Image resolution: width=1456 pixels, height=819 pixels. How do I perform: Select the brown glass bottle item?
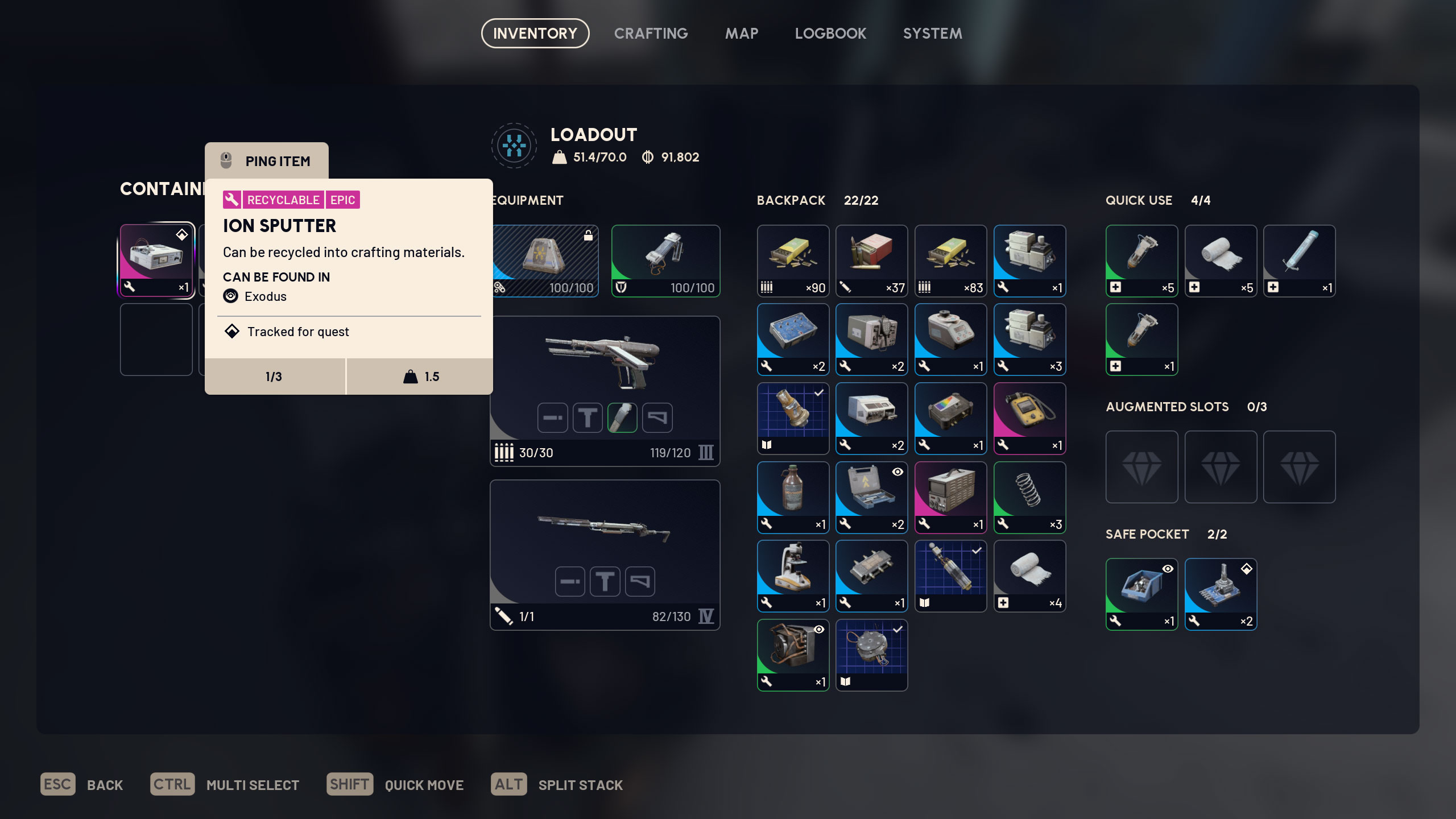[x=793, y=497]
